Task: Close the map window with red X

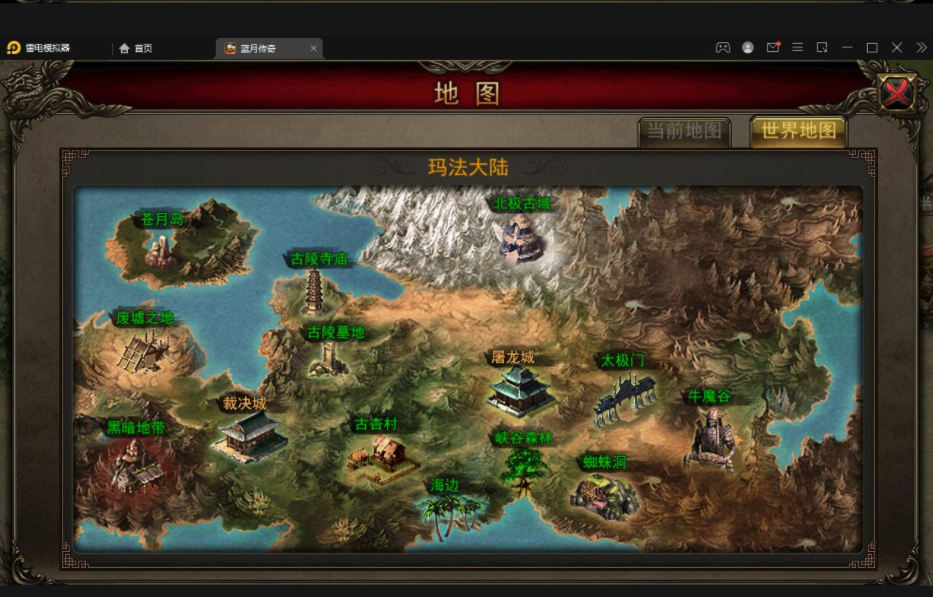Action: [897, 94]
